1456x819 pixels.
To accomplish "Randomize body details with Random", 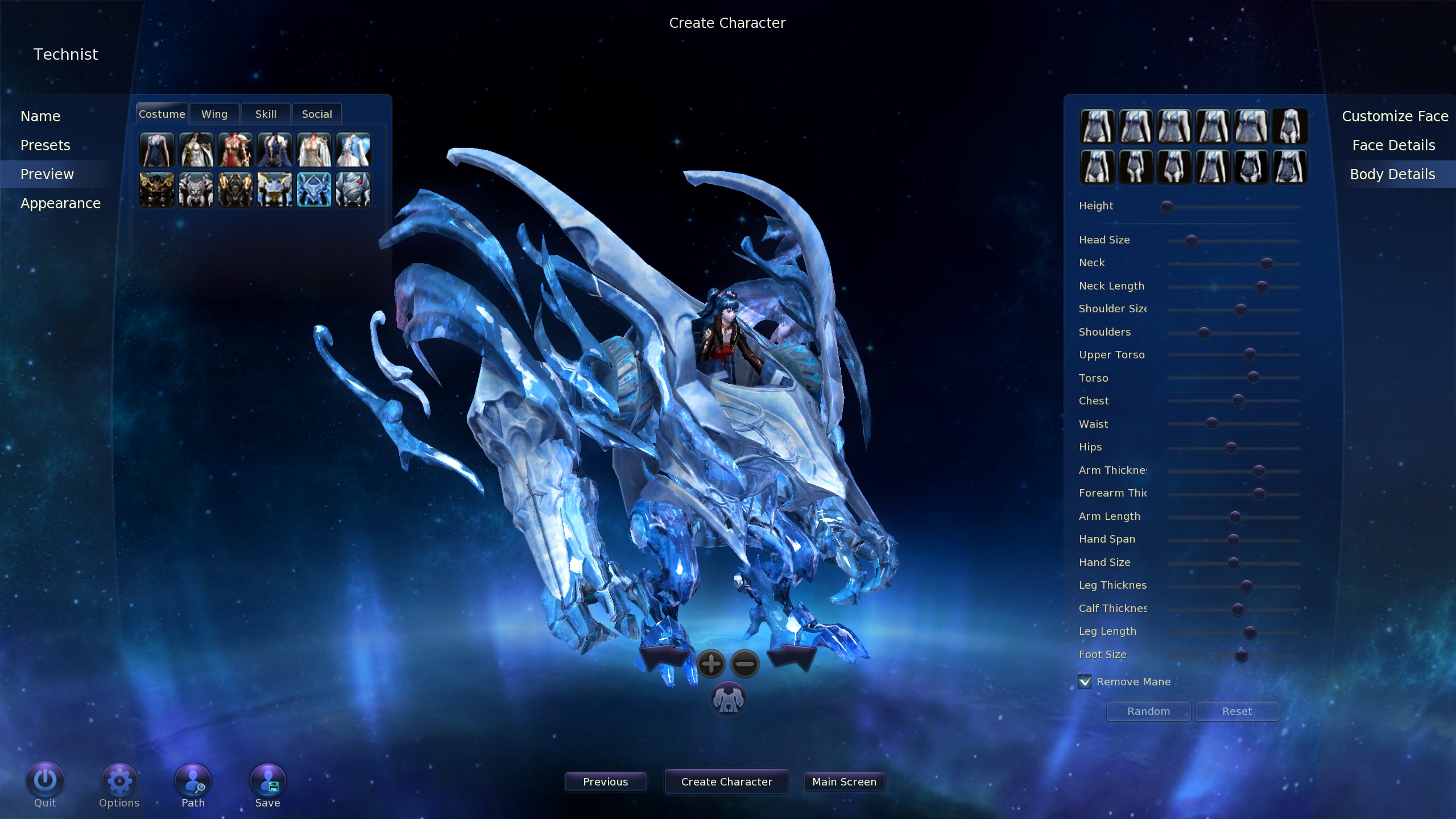I will pyautogui.click(x=1148, y=712).
